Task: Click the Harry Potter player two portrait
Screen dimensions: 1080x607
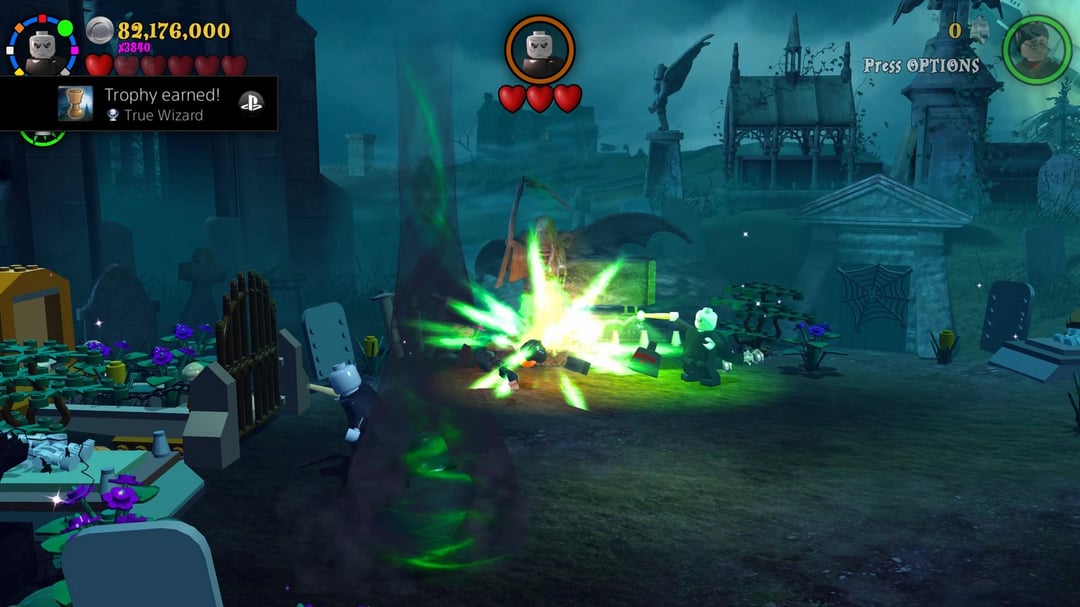Action: 1037,49
